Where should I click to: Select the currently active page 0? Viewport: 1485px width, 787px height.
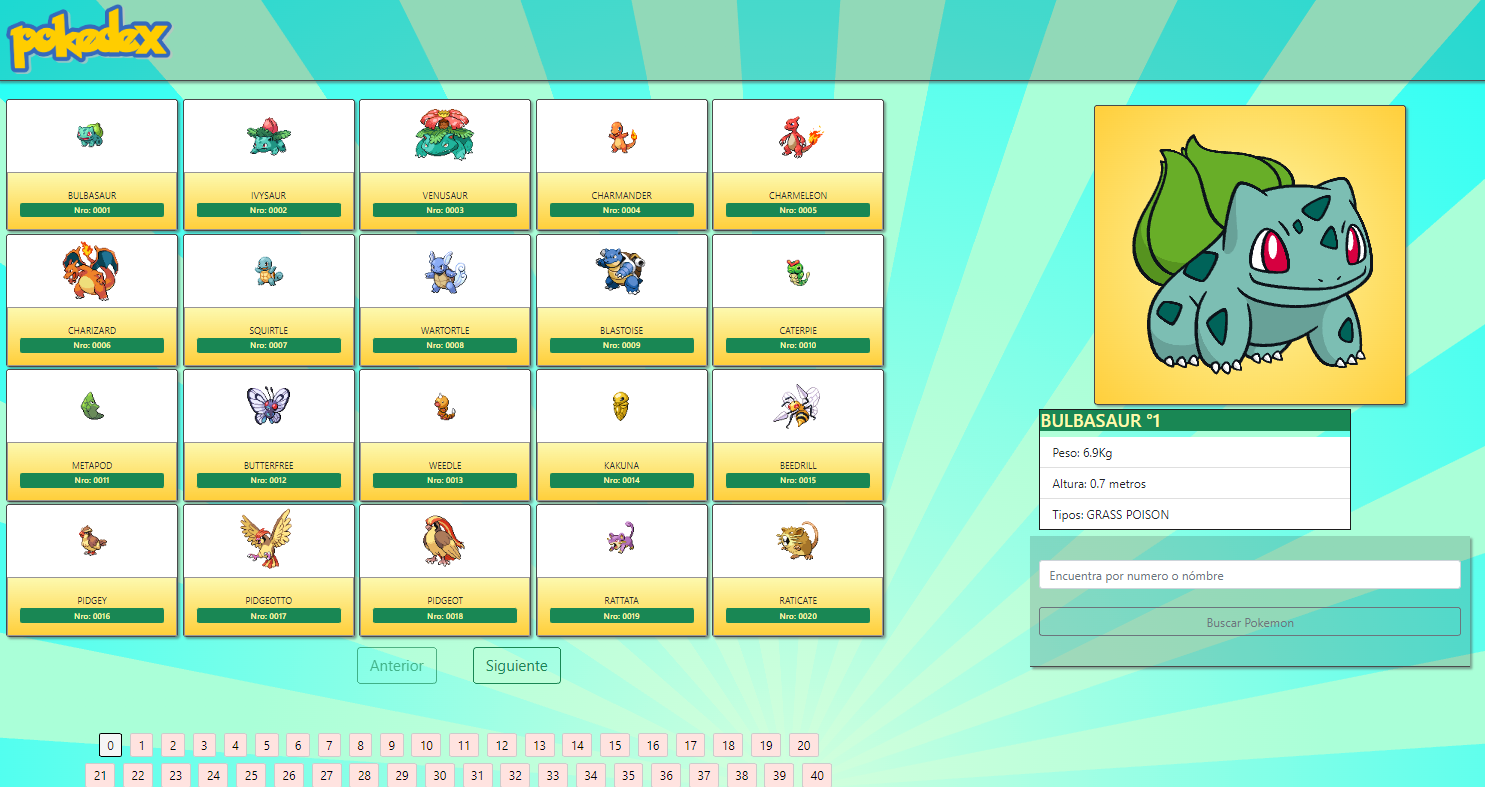pos(108,745)
